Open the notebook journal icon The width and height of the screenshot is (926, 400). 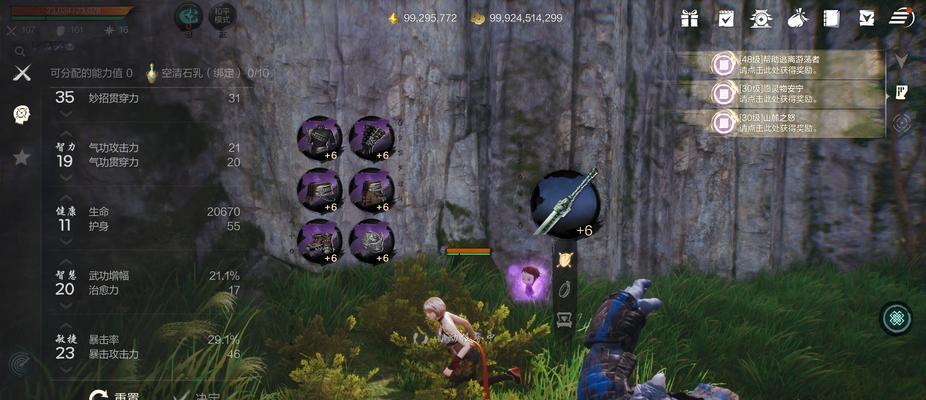click(x=831, y=18)
